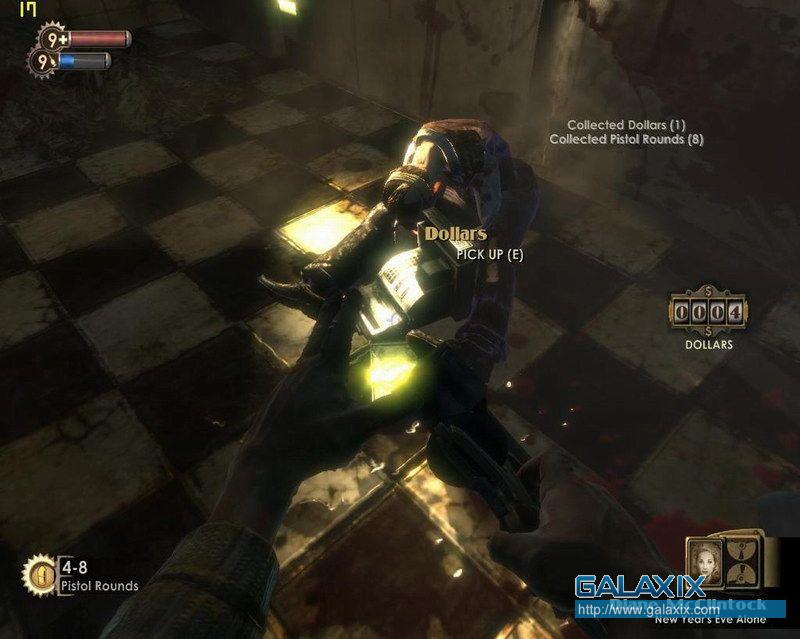Click the first aid kit count gear icon

pos(51,40)
